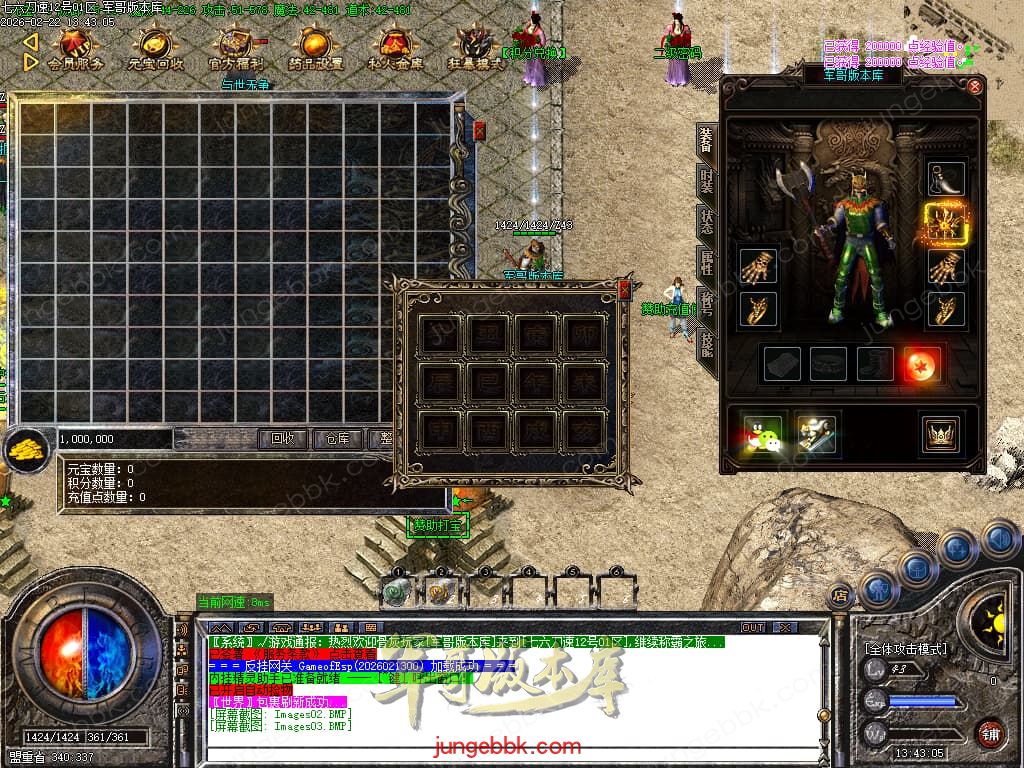1024x768 pixels.
Task: Click the crown icon in equipment window
Action: coord(941,433)
